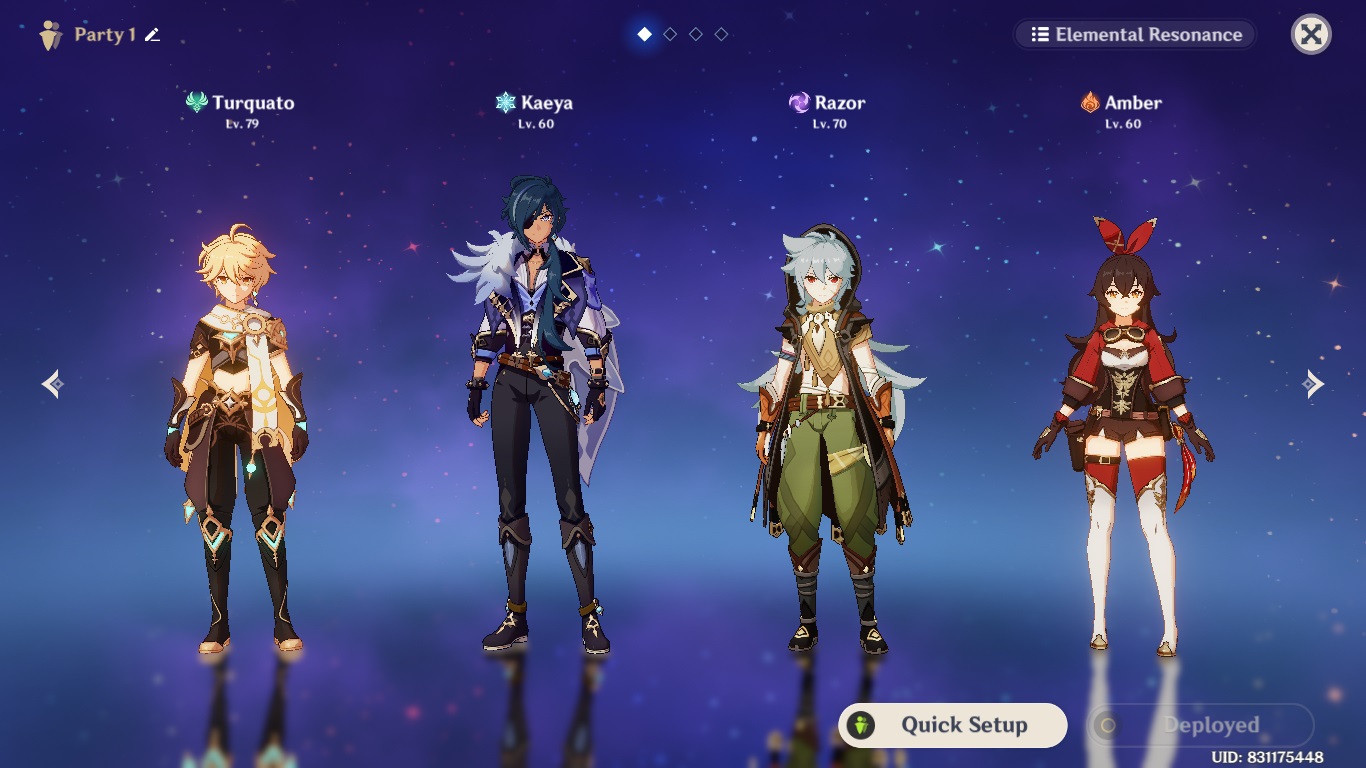The width and height of the screenshot is (1366, 768).
Task: Click the Quick Setup button
Action: coord(952,725)
